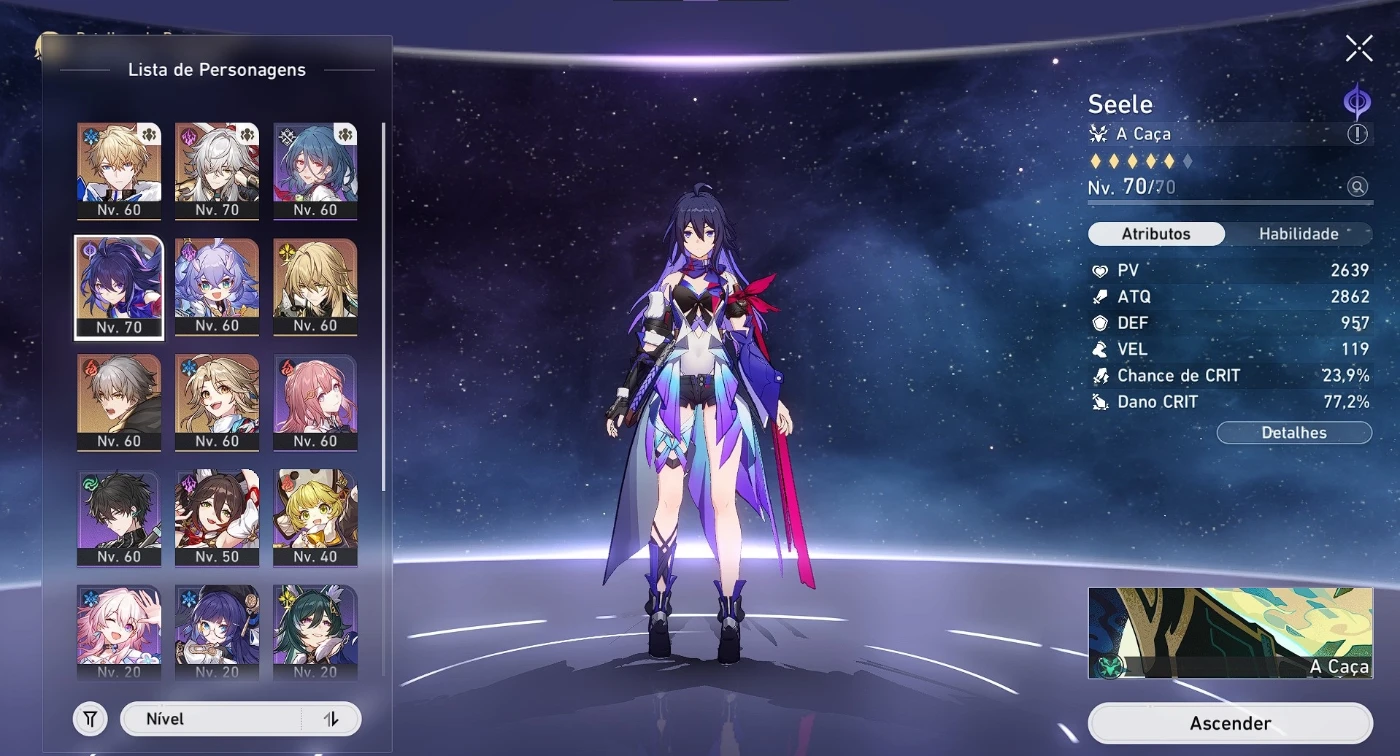
Task: Pick the purple-haired level 60 character with horns
Action: pyautogui.click(x=217, y=286)
